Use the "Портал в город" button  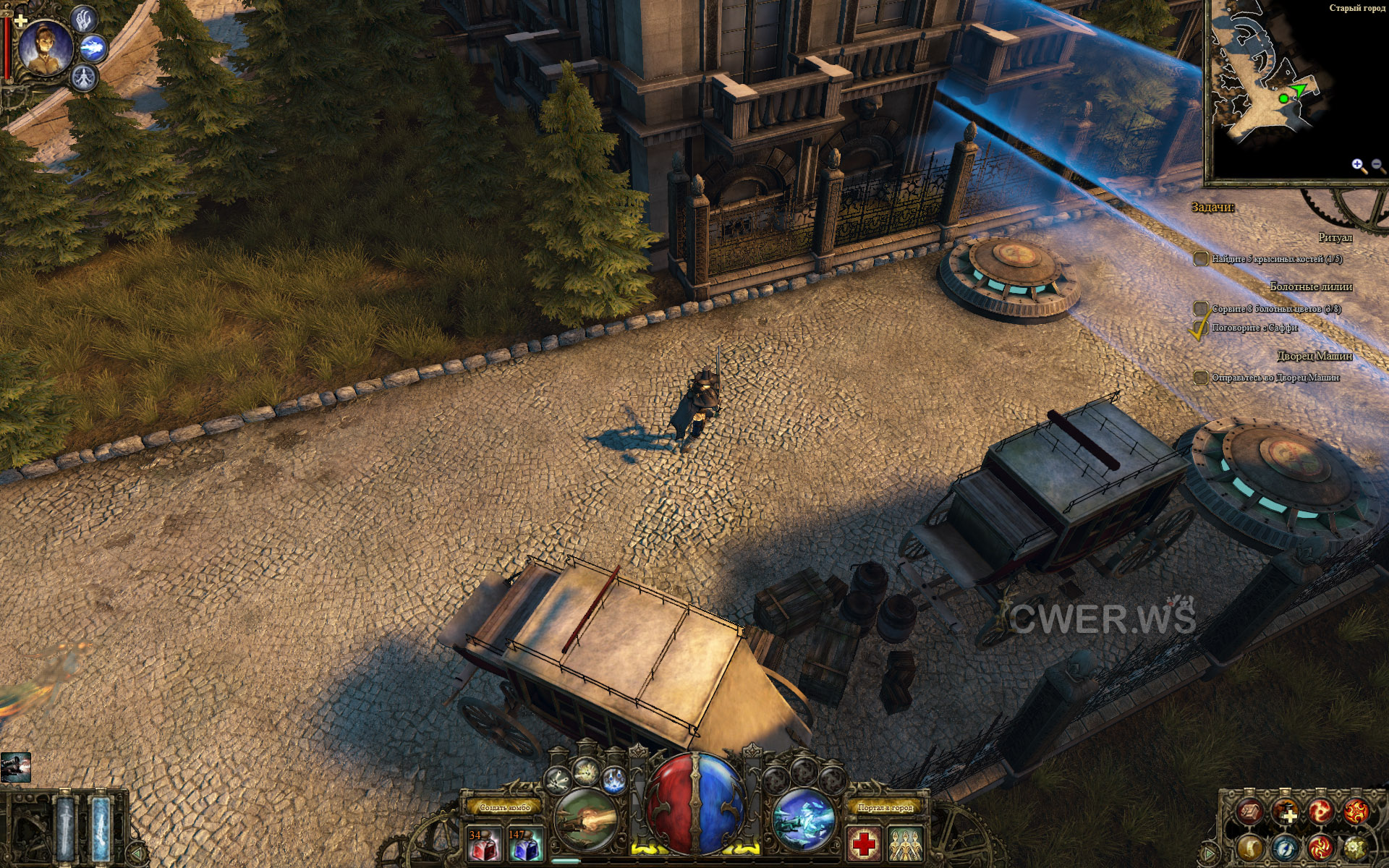click(885, 807)
